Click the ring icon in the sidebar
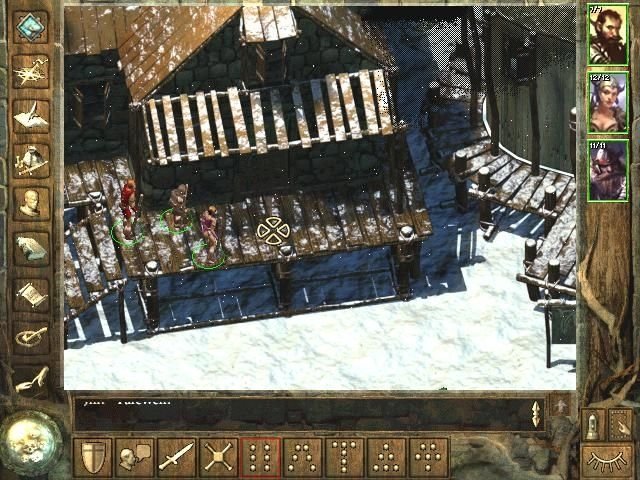The width and height of the screenshot is (640, 480). pos(31,337)
